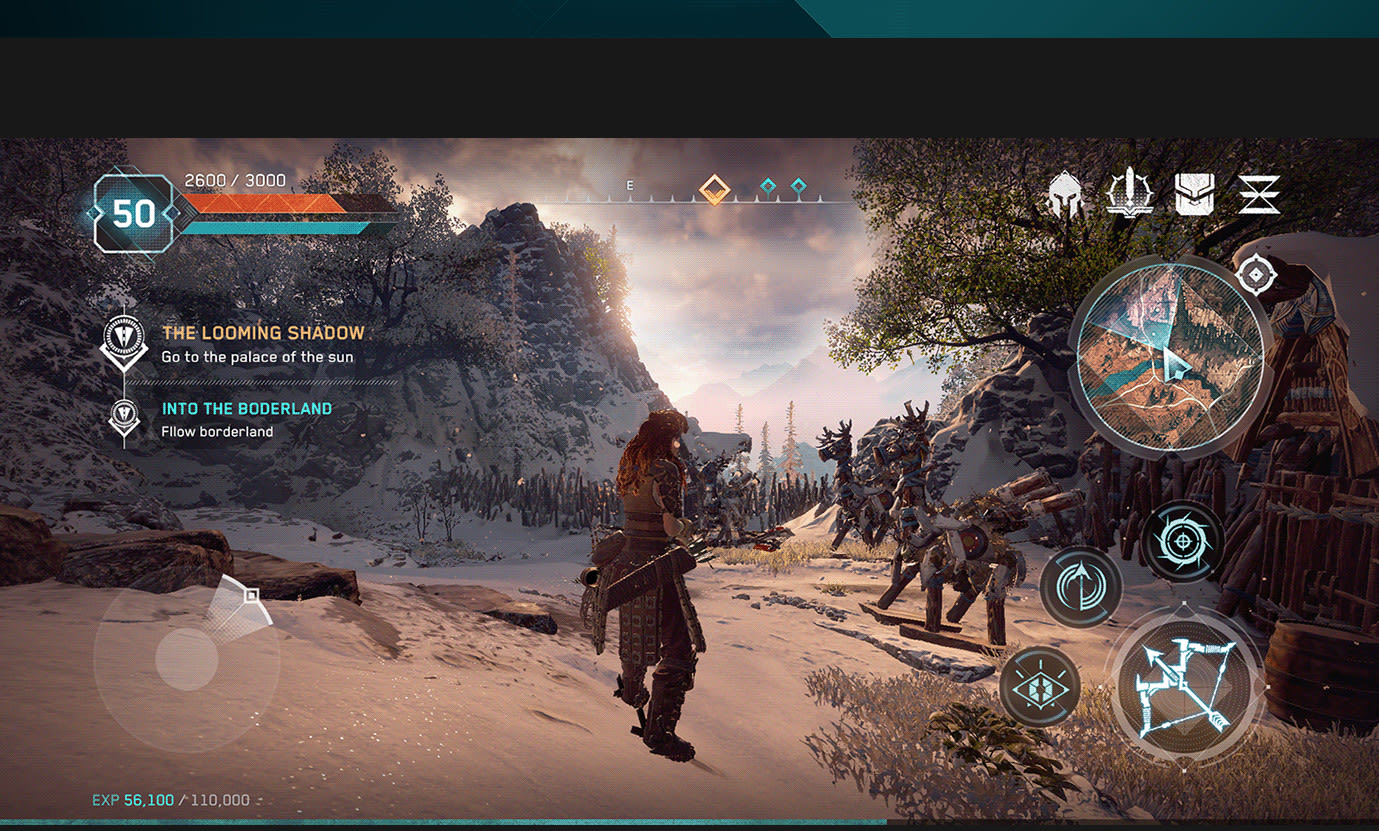The image size is (1379, 831).
Task: Activate the diamond eye focus ability
Action: (x=1040, y=686)
